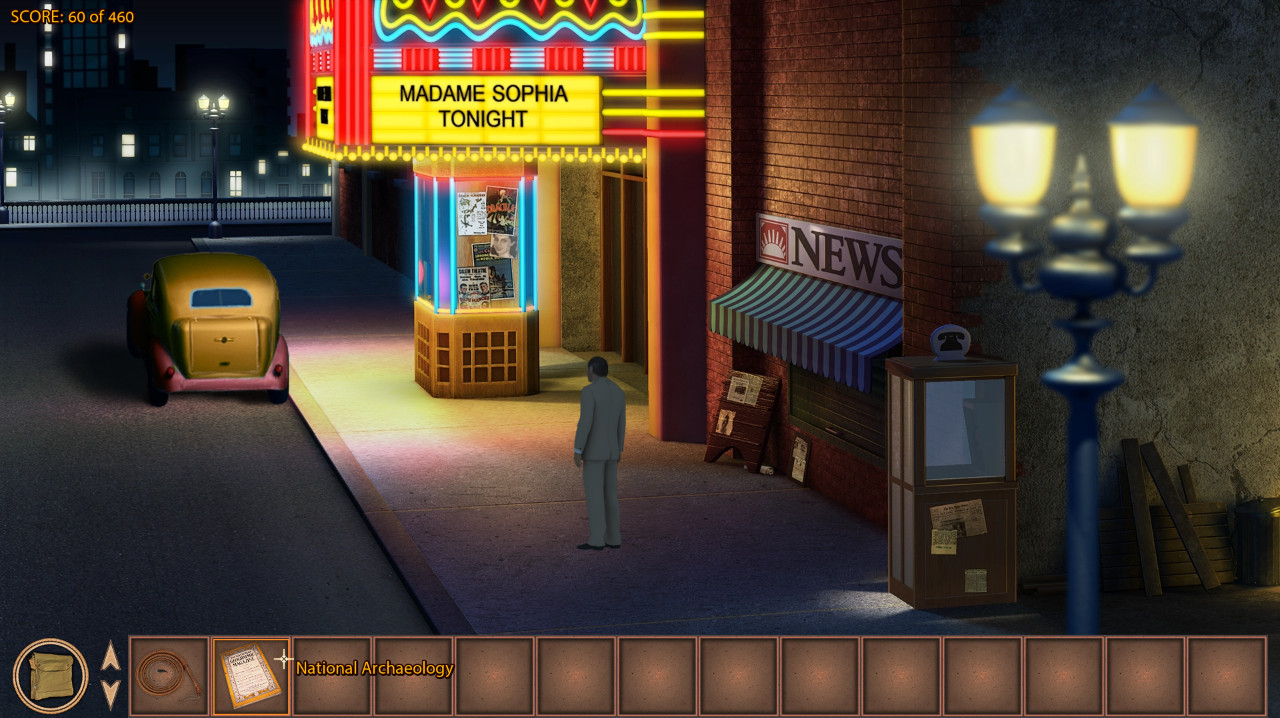Click the inventory scroll up arrow
This screenshot has height=718, width=1280.
[x=111, y=657]
